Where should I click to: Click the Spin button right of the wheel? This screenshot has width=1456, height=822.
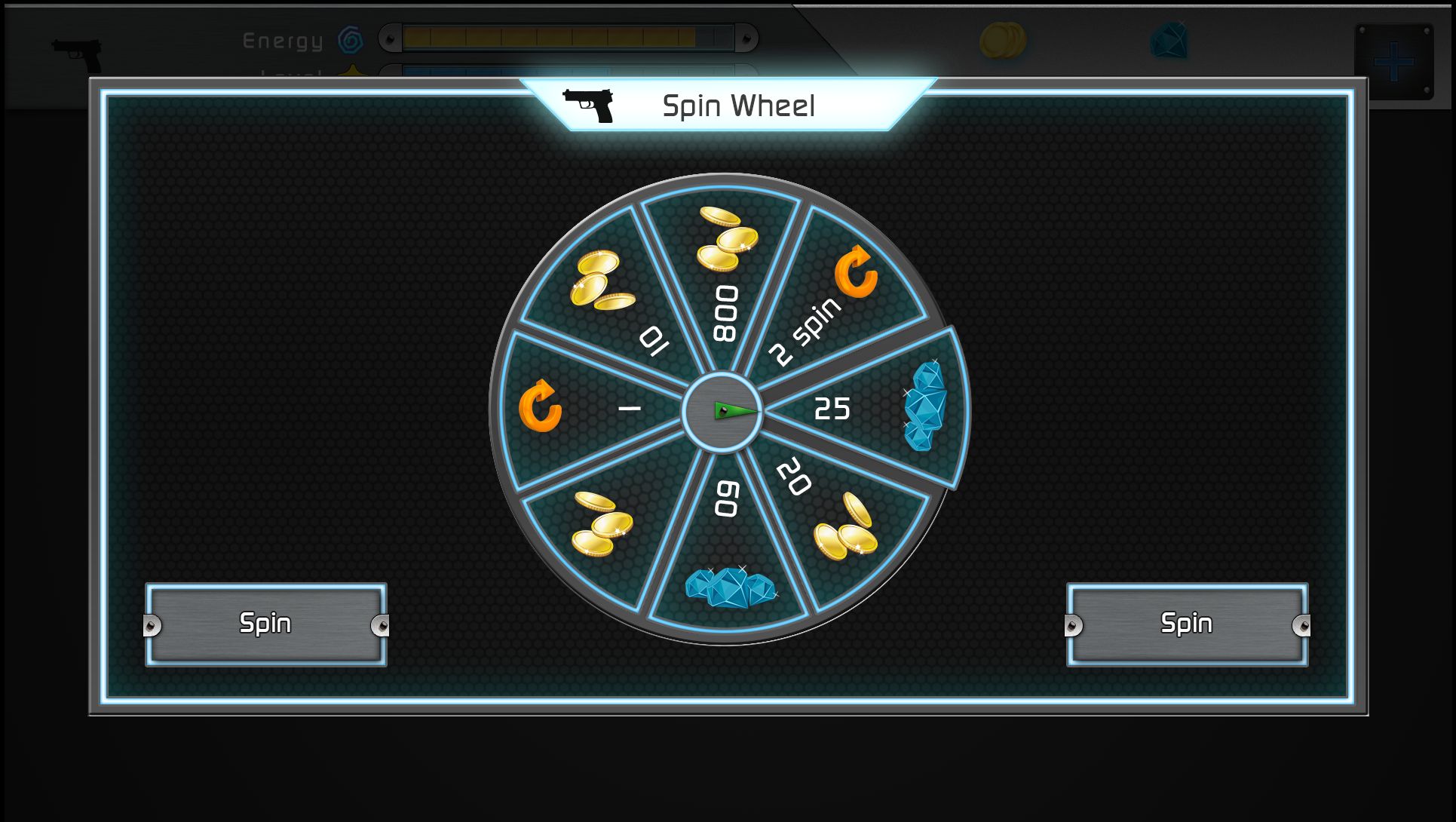[x=1187, y=624]
